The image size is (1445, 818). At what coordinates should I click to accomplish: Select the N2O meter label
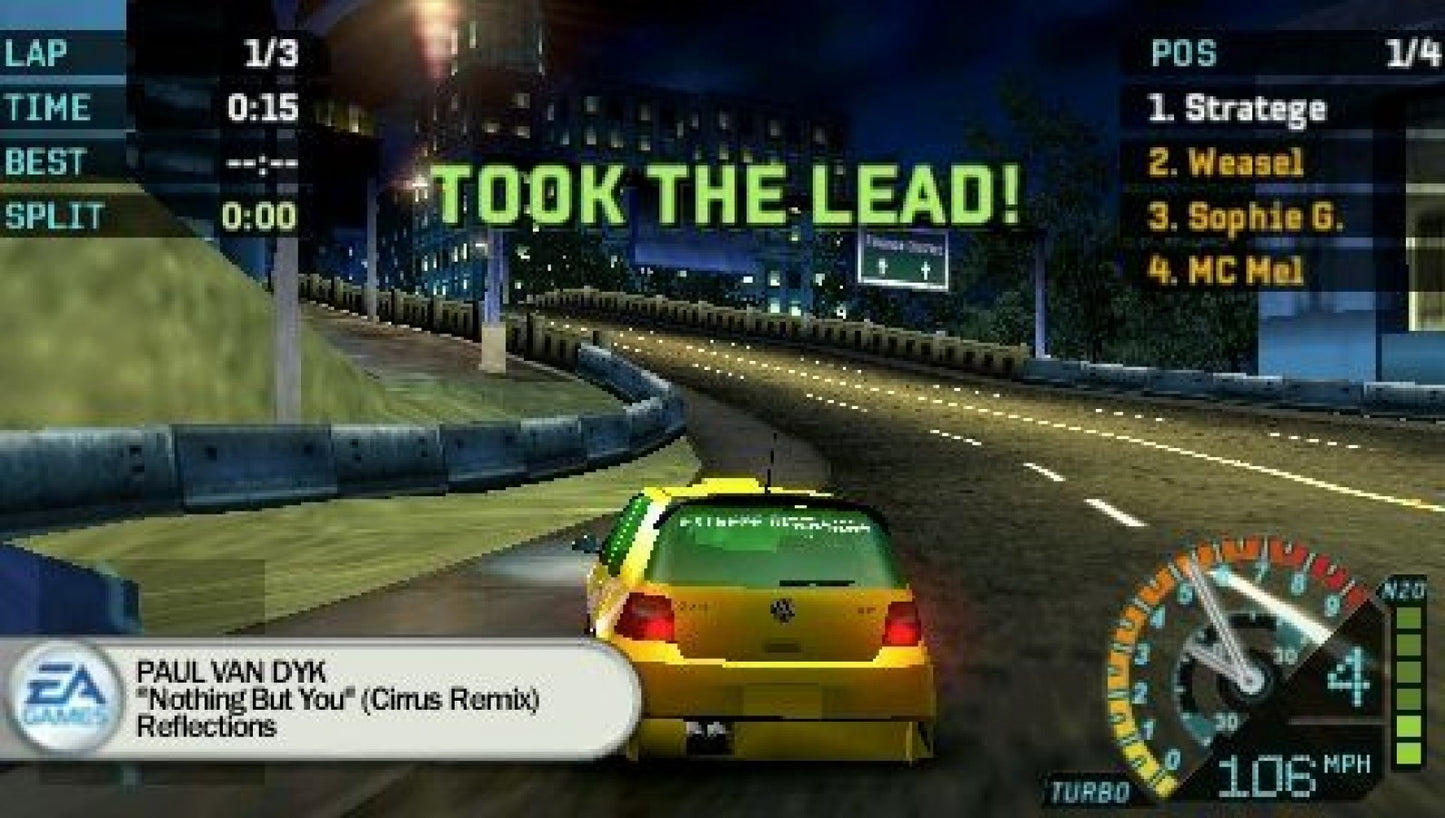click(x=1405, y=591)
